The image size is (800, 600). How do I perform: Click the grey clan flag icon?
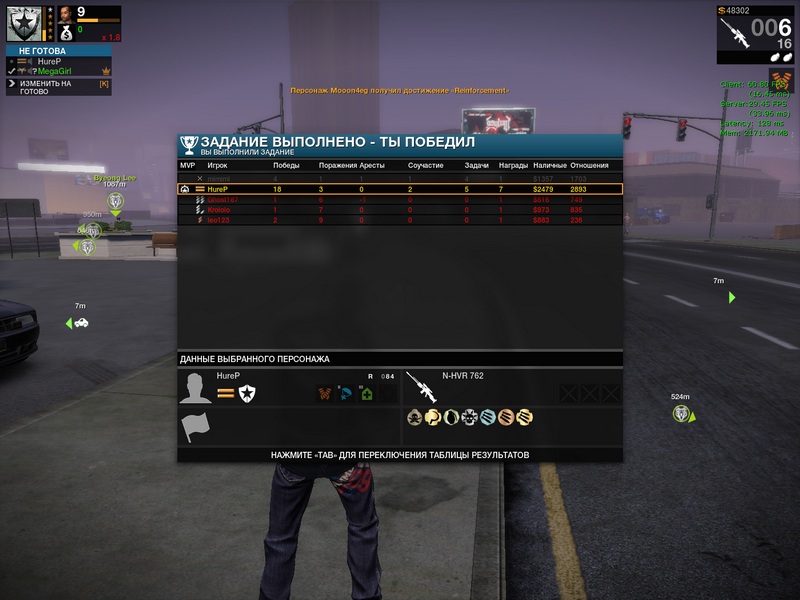[x=196, y=428]
